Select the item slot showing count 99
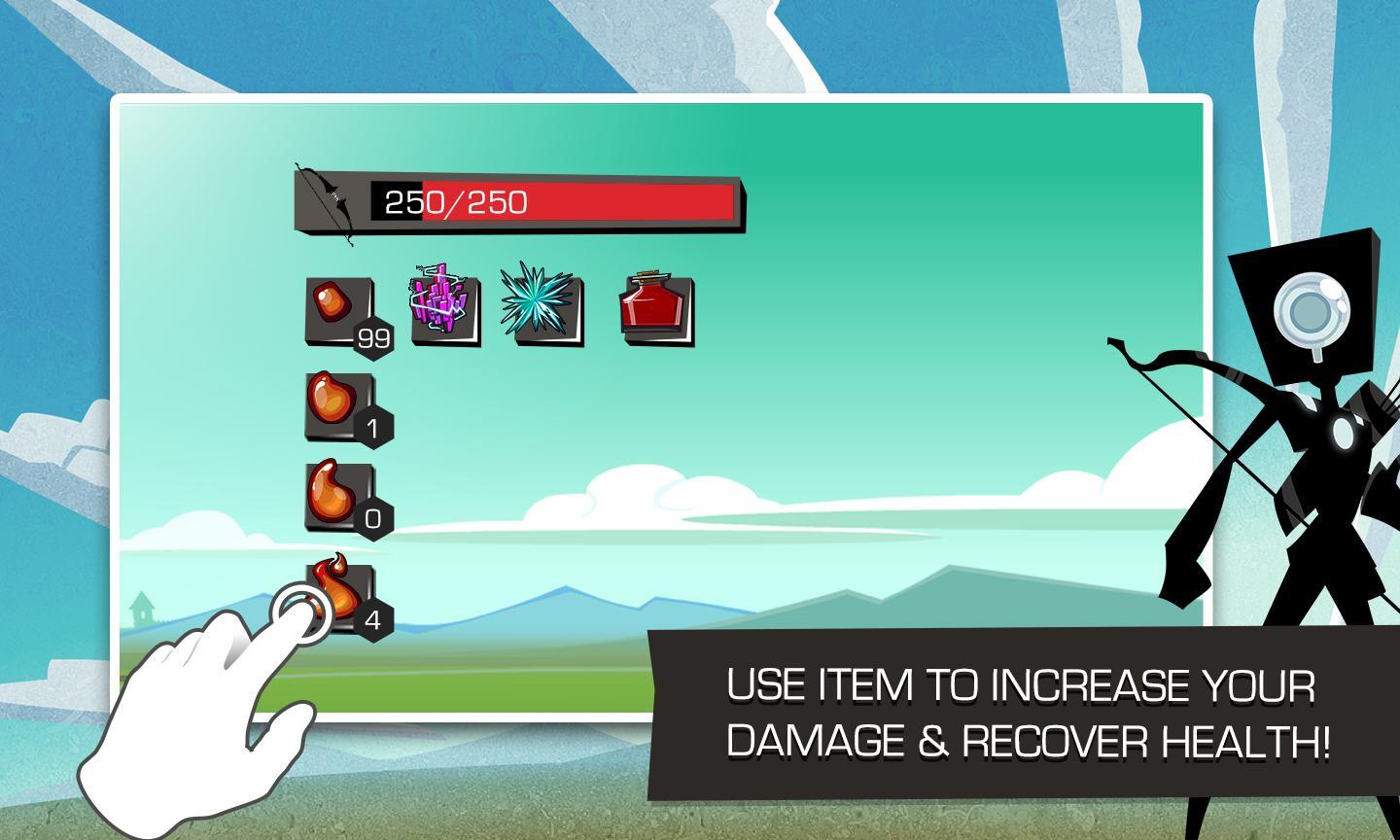This screenshot has width=1400, height=840. [x=339, y=311]
